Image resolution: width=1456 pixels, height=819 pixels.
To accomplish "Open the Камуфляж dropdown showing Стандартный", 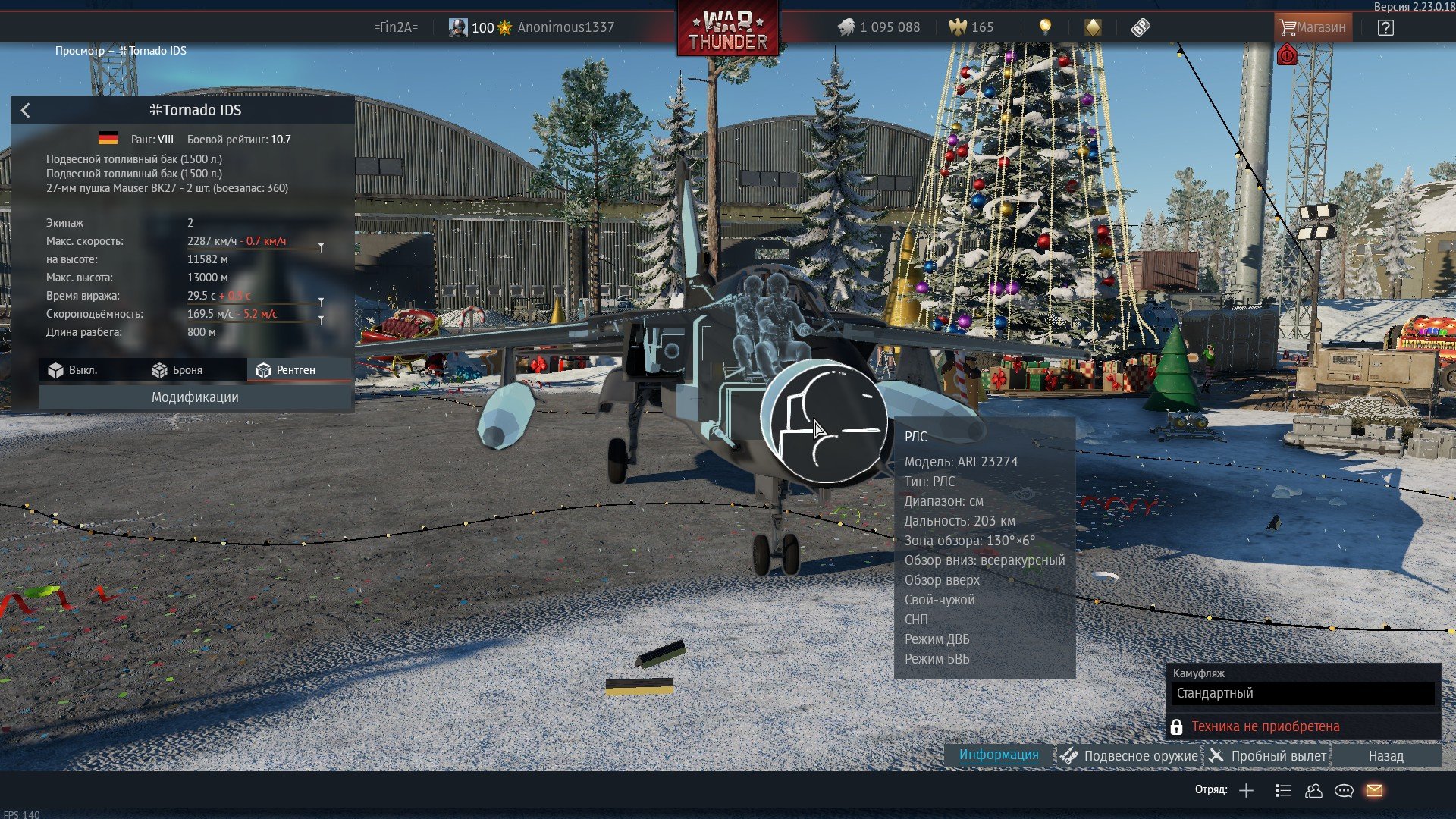I will [1303, 693].
